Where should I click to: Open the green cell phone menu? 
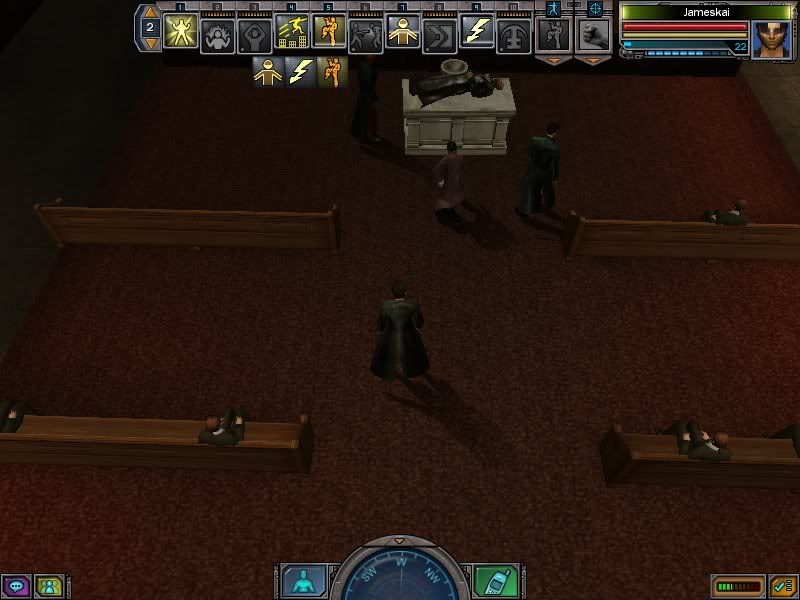[495, 581]
